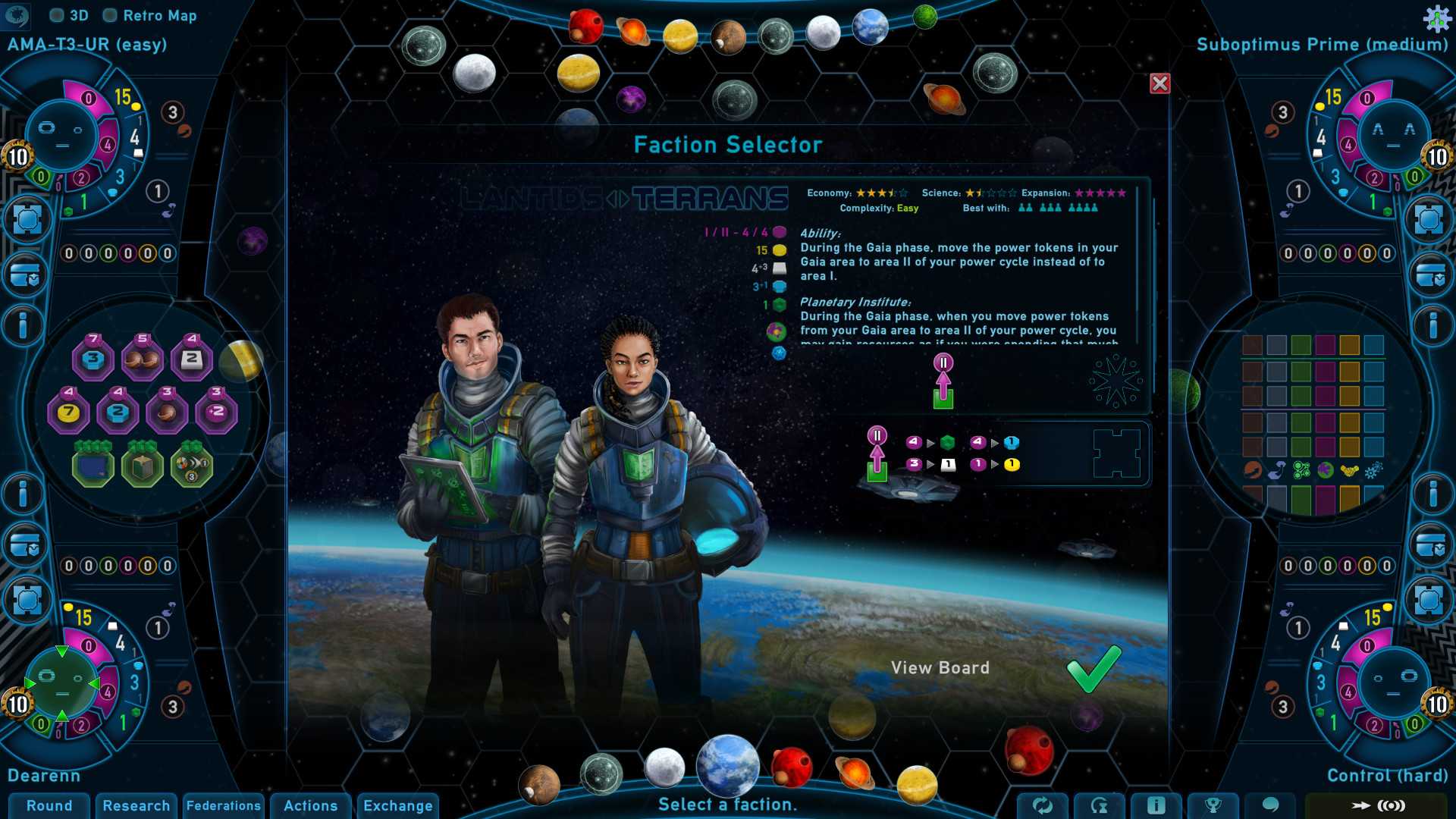Select the Earth planet thumbnail at bottom center
The image size is (1456, 819).
(726, 767)
